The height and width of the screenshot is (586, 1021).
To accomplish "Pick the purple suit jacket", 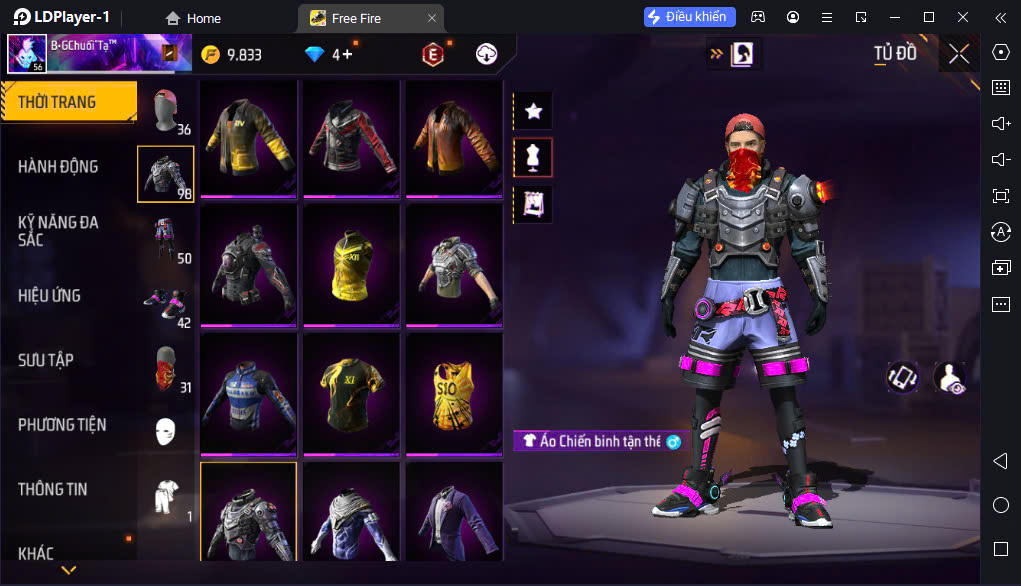I will (x=454, y=510).
